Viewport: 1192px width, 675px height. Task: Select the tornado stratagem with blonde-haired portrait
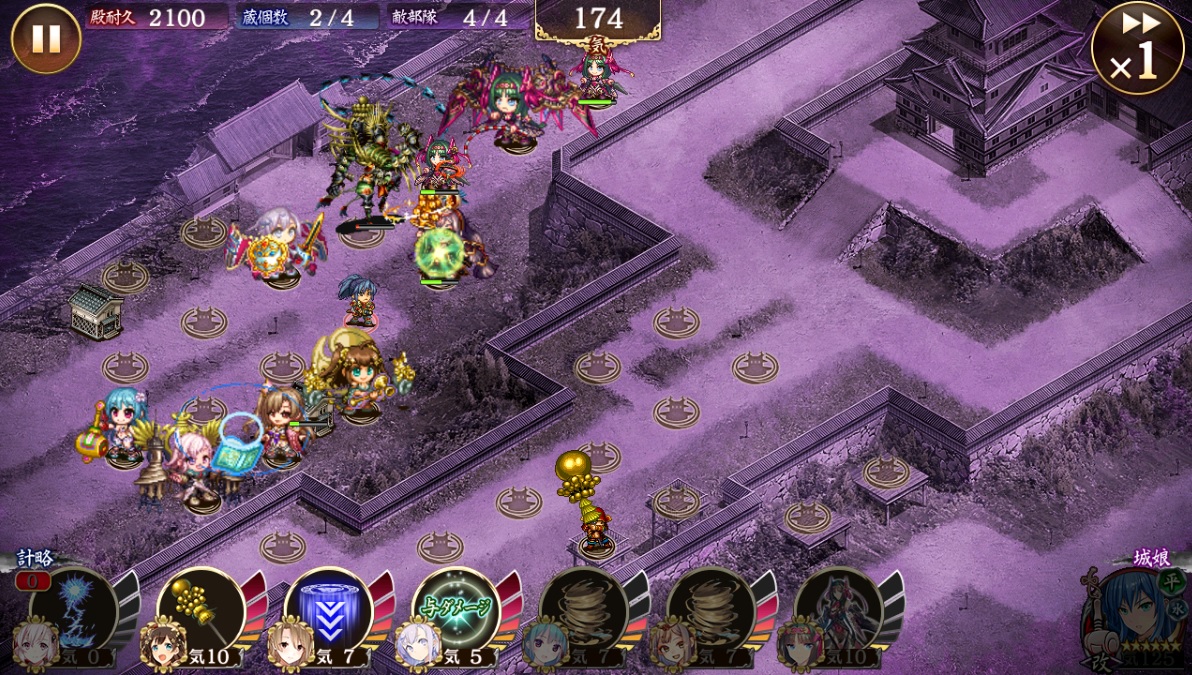pyautogui.click(x=711, y=610)
